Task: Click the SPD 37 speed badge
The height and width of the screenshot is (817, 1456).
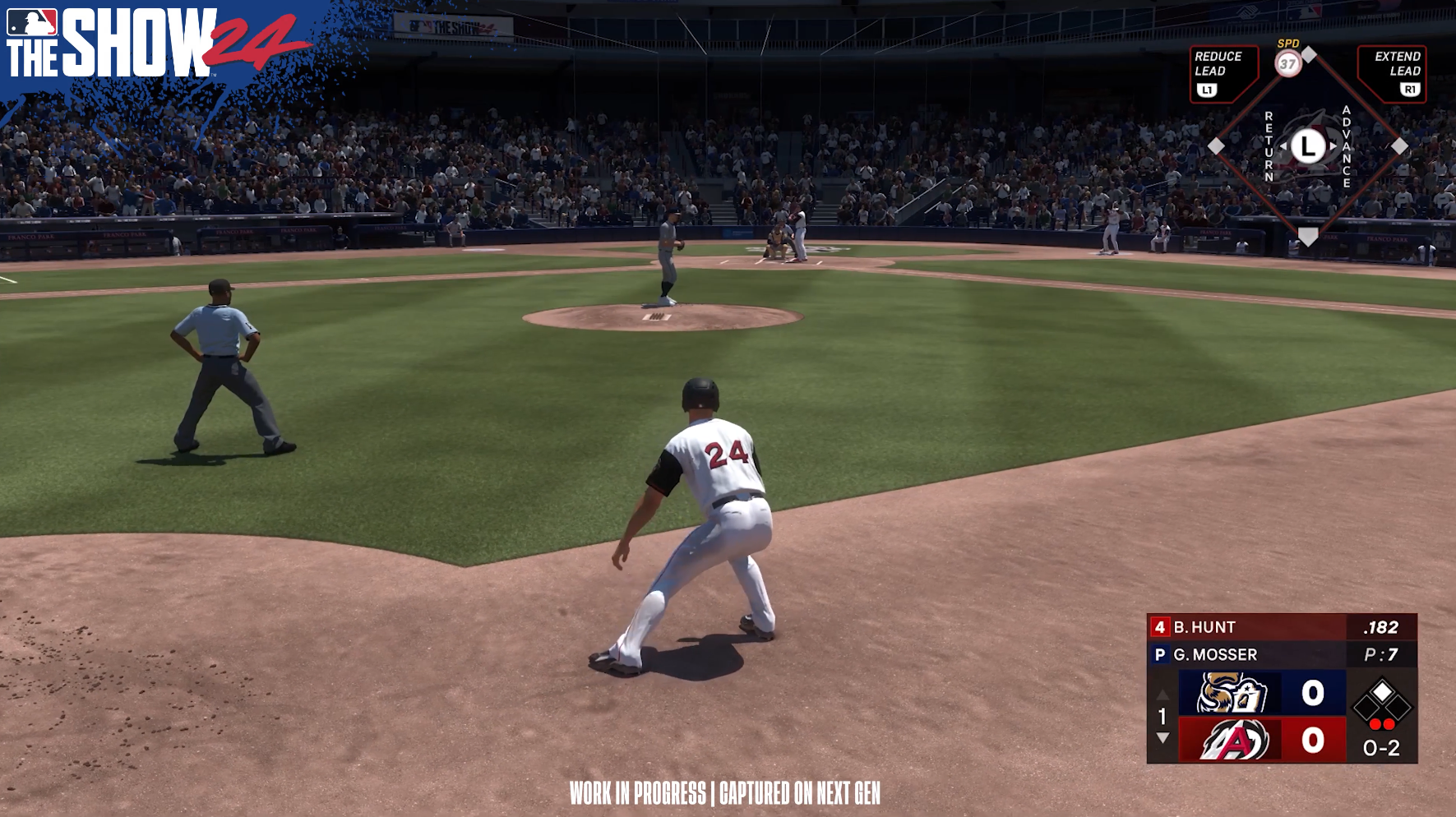Action: point(1289,63)
